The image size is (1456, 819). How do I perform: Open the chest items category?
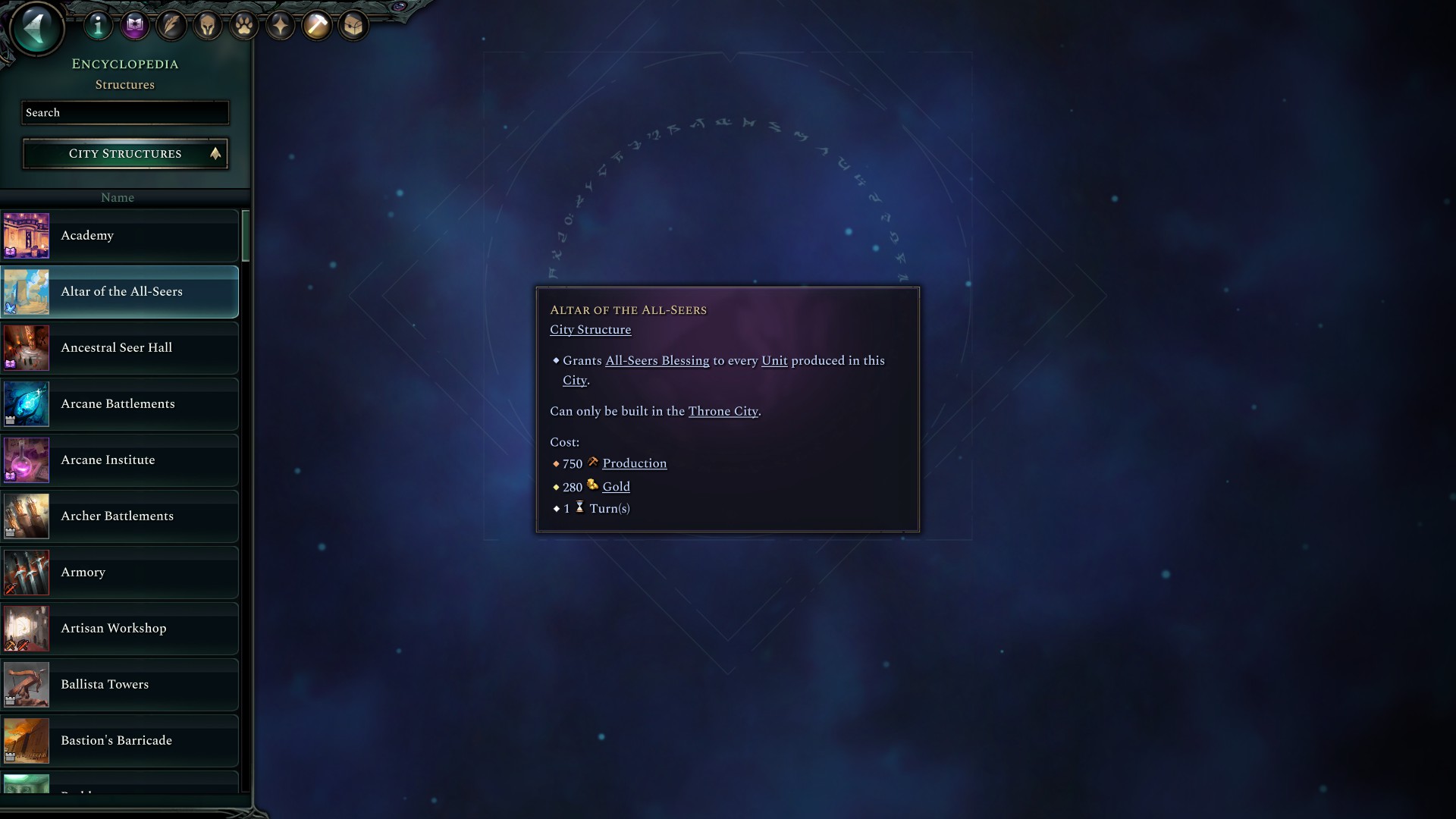pyautogui.click(x=354, y=24)
